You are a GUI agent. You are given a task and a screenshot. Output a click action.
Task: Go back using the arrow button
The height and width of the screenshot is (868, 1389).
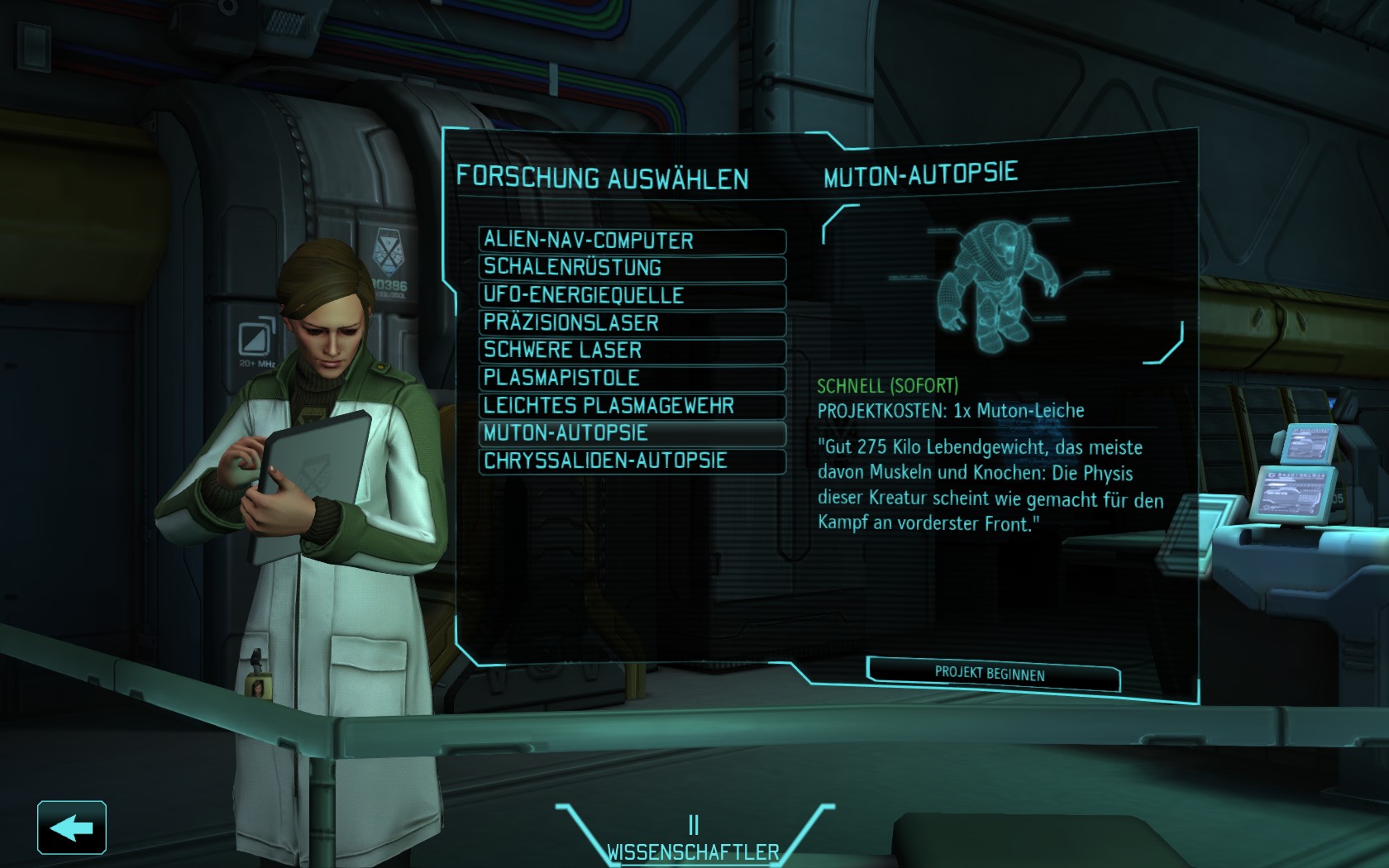coord(72,827)
